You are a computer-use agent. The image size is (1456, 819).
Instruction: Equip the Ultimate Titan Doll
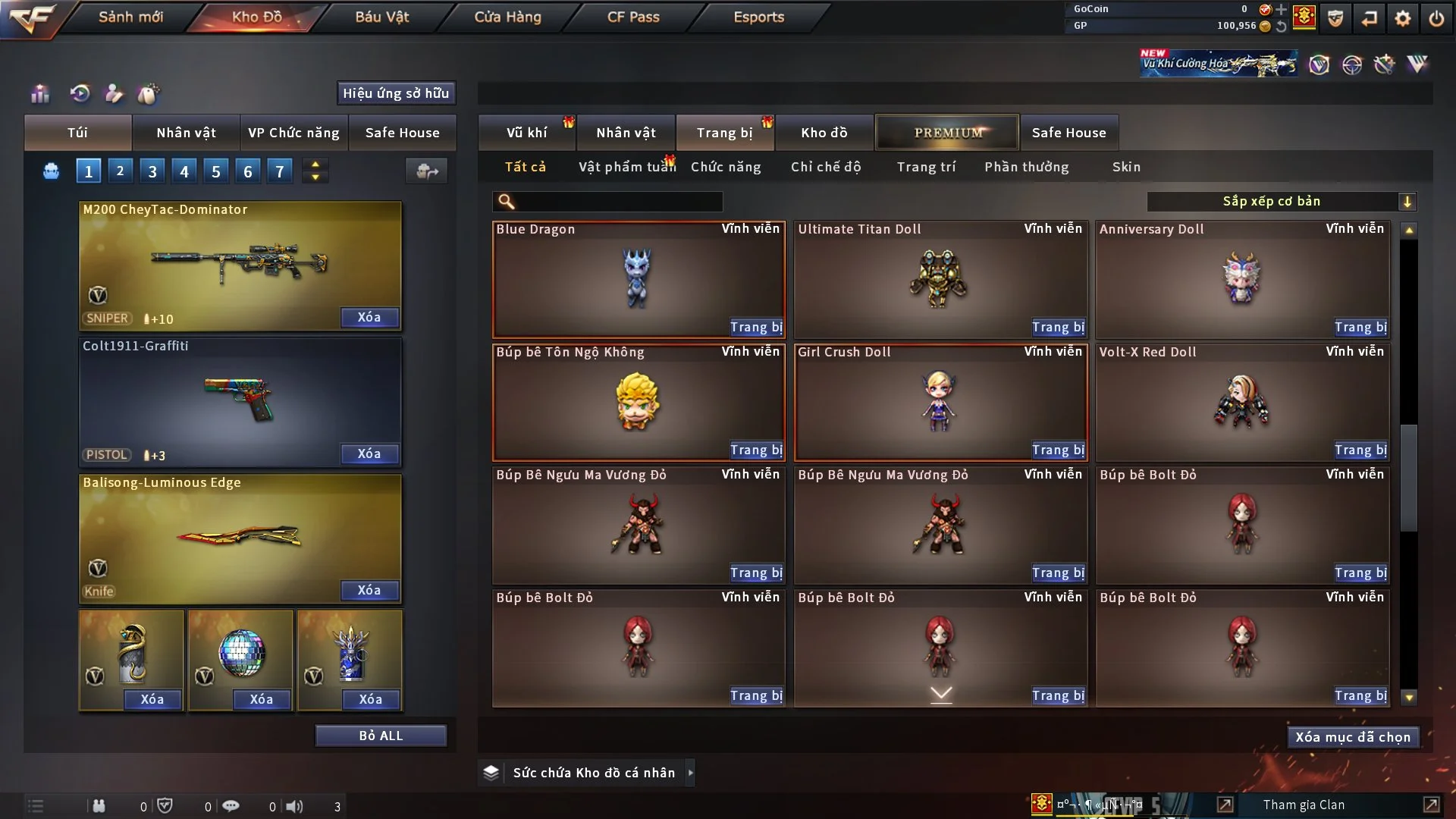click(1058, 328)
